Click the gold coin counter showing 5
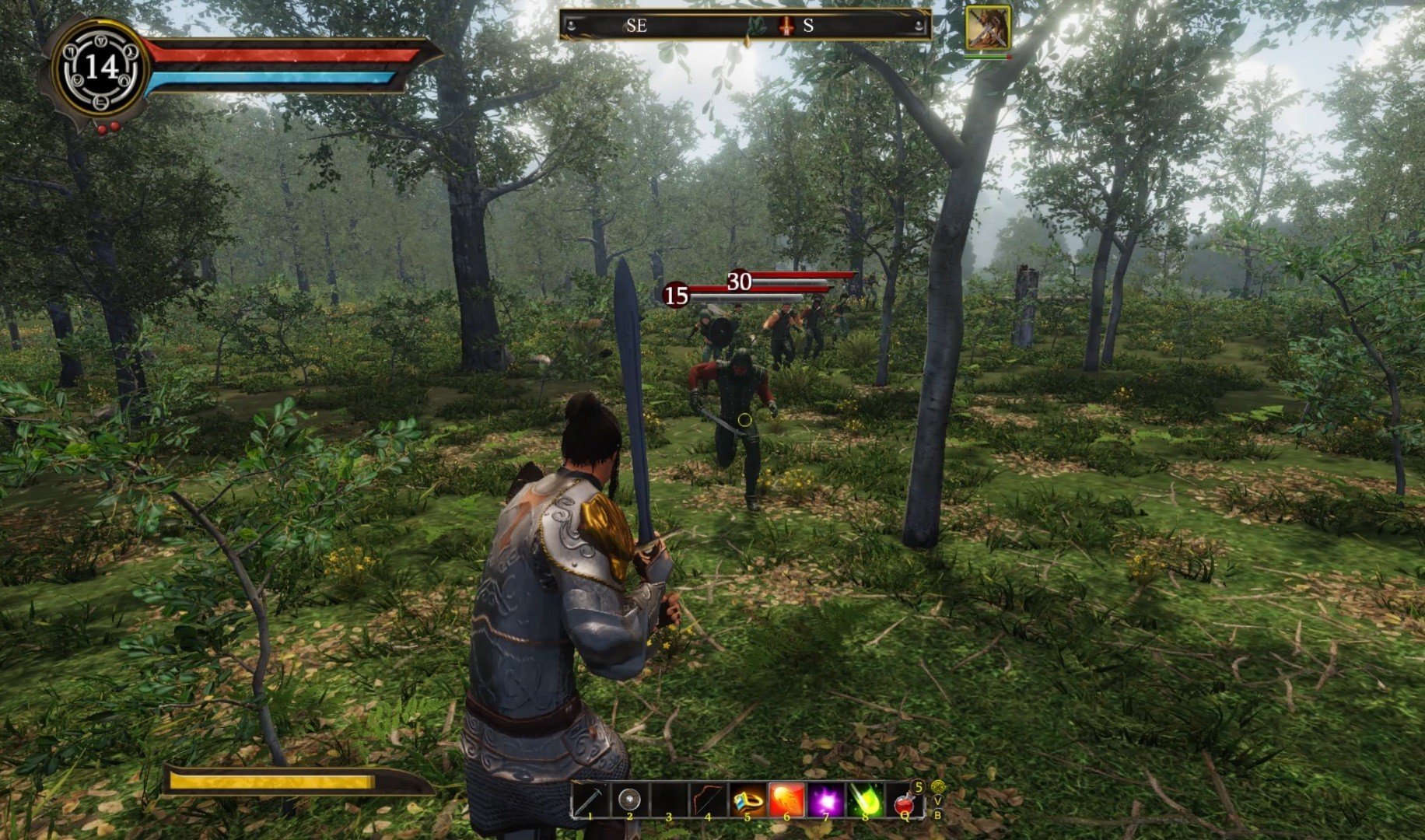The image size is (1425, 840). pos(917,787)
